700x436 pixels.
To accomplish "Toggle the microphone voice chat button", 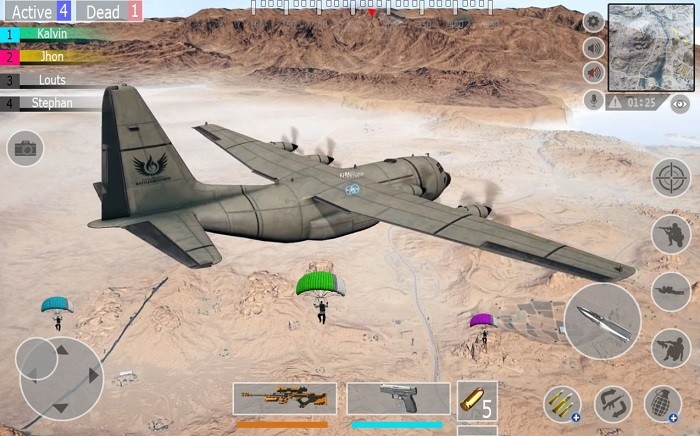I will [593, 100].
